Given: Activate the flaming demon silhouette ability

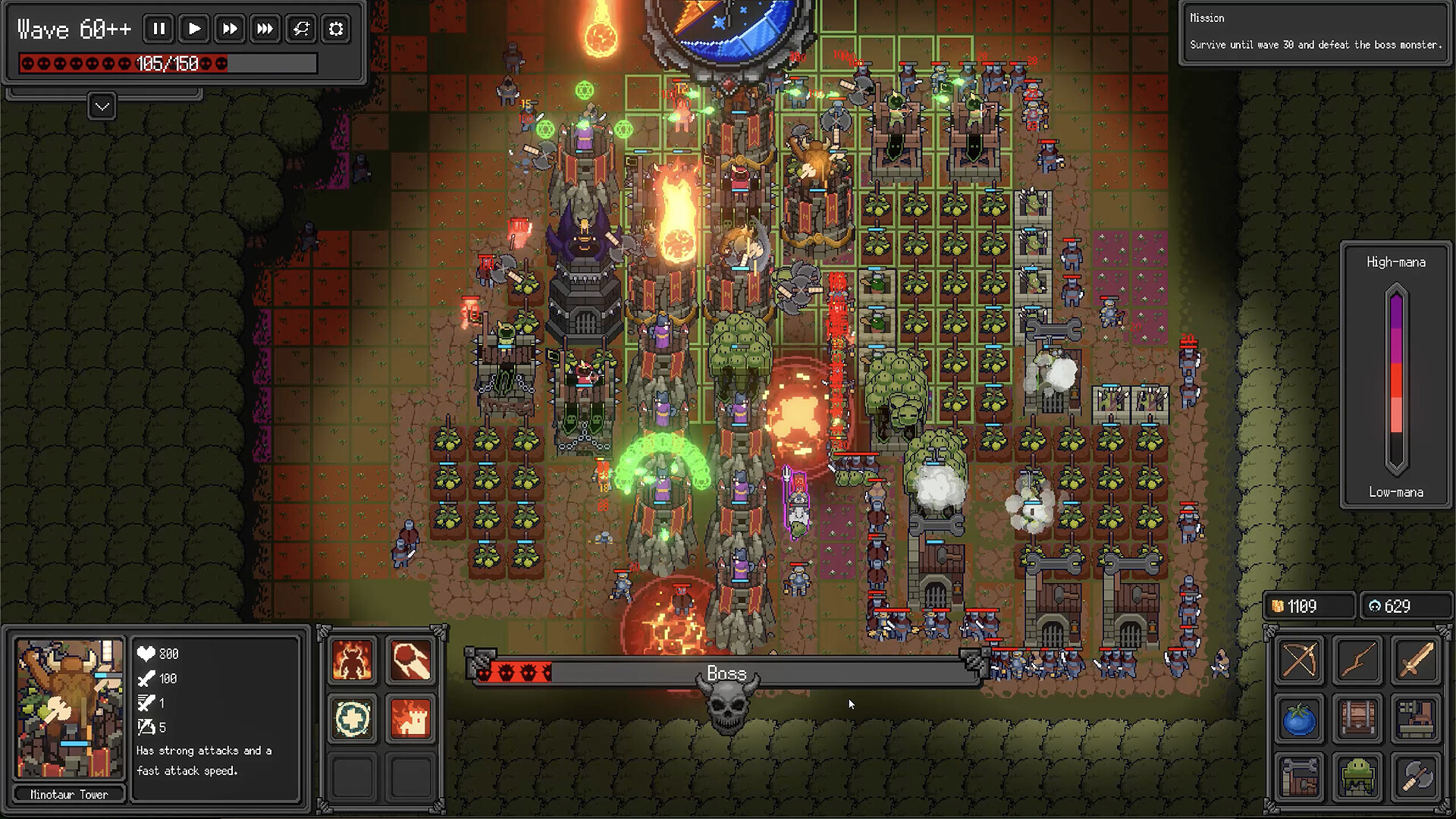Looking at the screenshot, I should click(353, 660).
